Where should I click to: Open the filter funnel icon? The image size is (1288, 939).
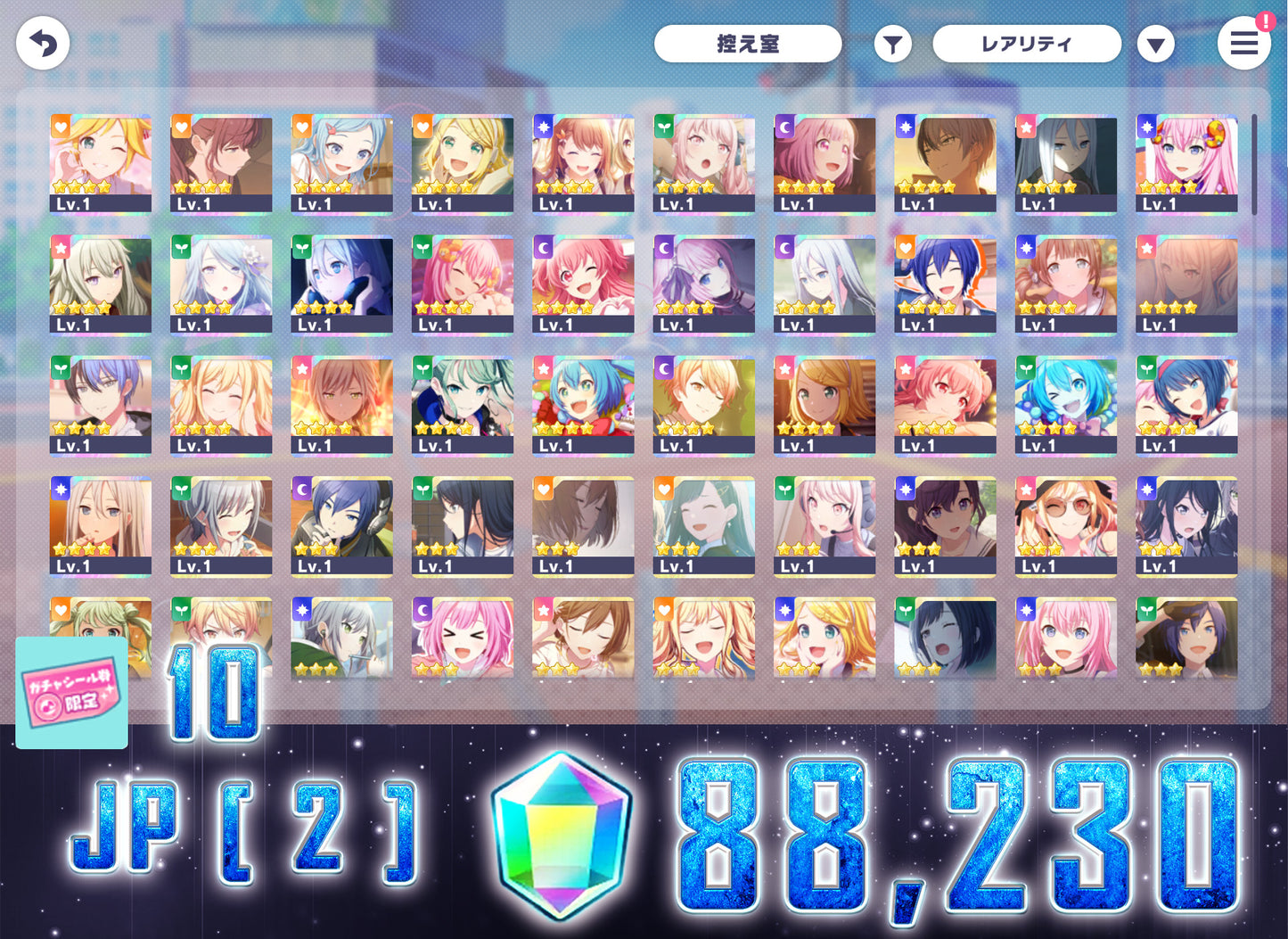(892, 43)
